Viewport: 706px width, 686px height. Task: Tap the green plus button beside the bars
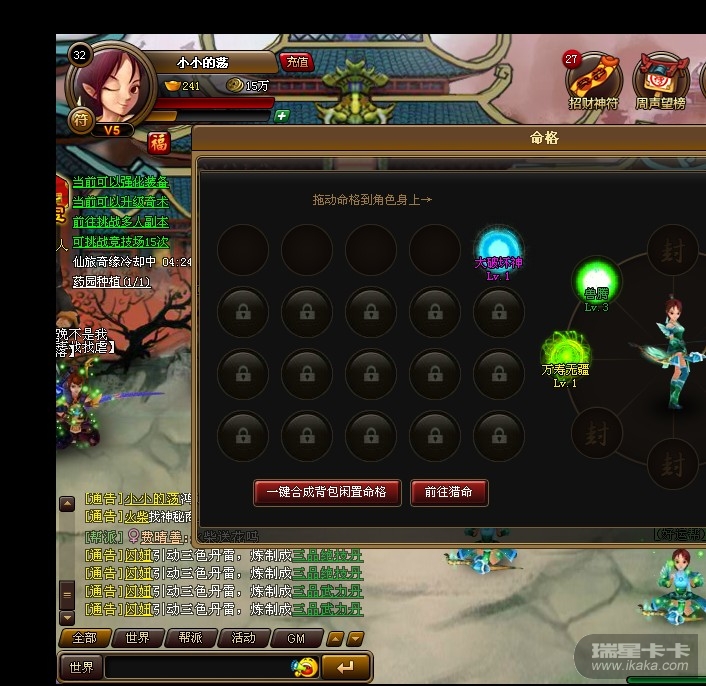[282, 115]
